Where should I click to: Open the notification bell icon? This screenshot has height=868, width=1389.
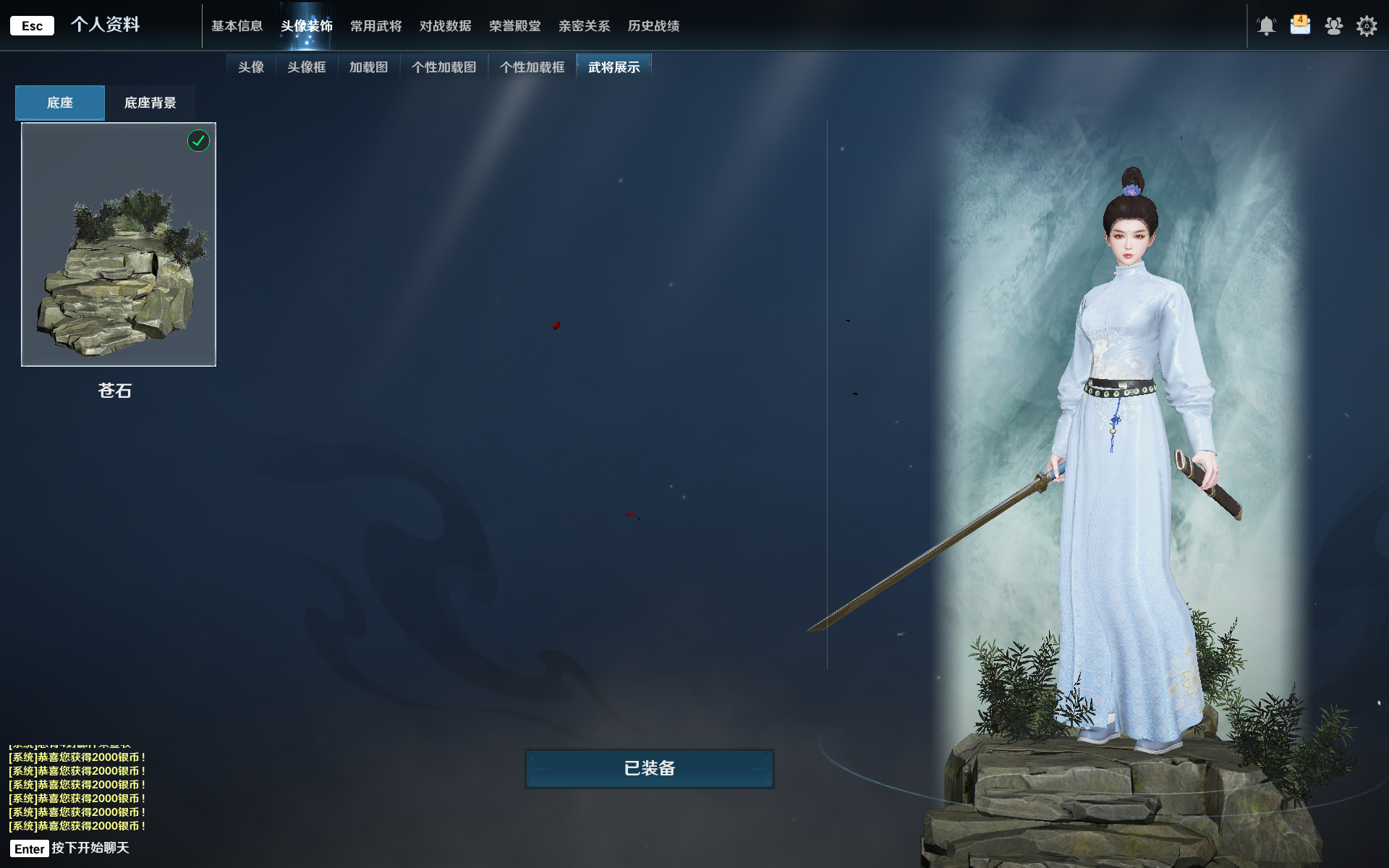click(1266, 26)
